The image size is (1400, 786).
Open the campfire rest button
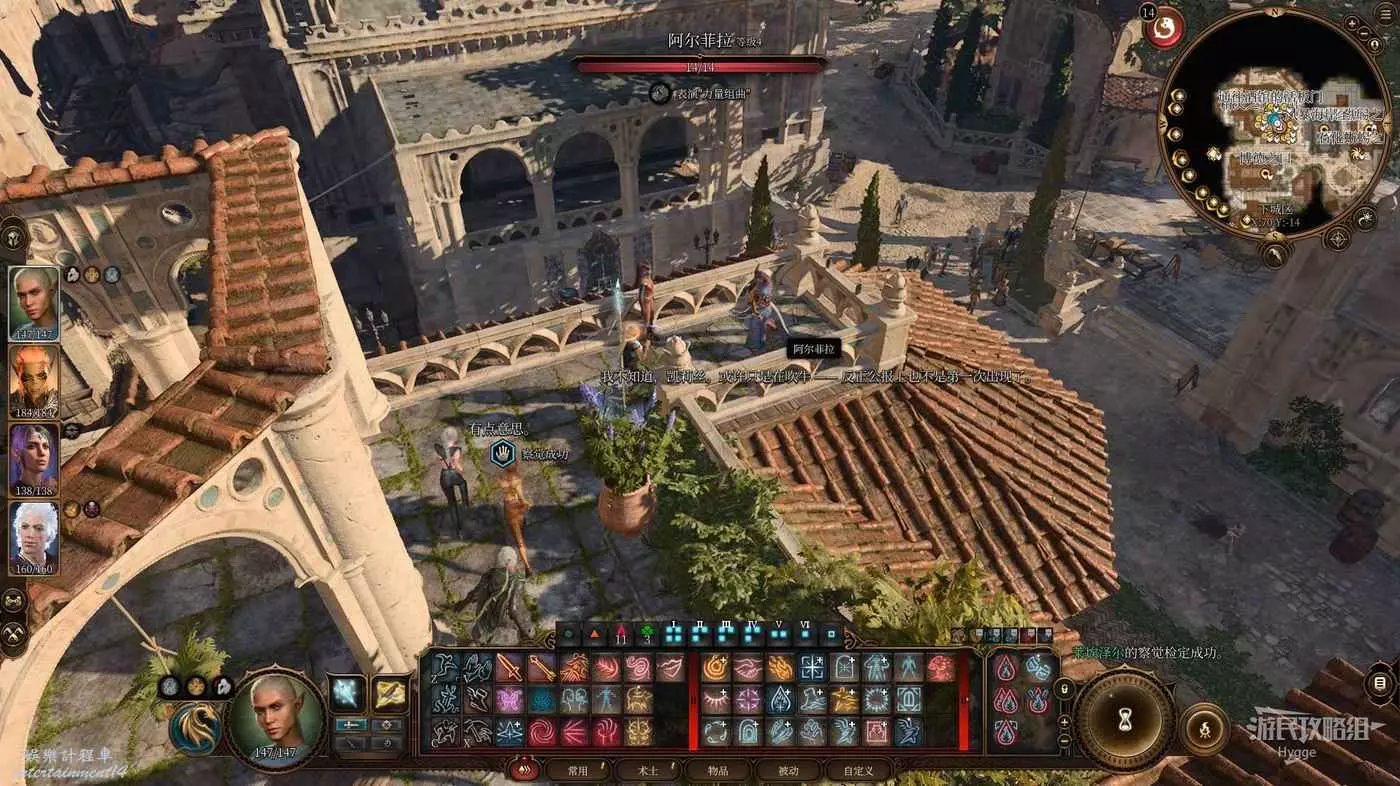[x=1204, y=728]
